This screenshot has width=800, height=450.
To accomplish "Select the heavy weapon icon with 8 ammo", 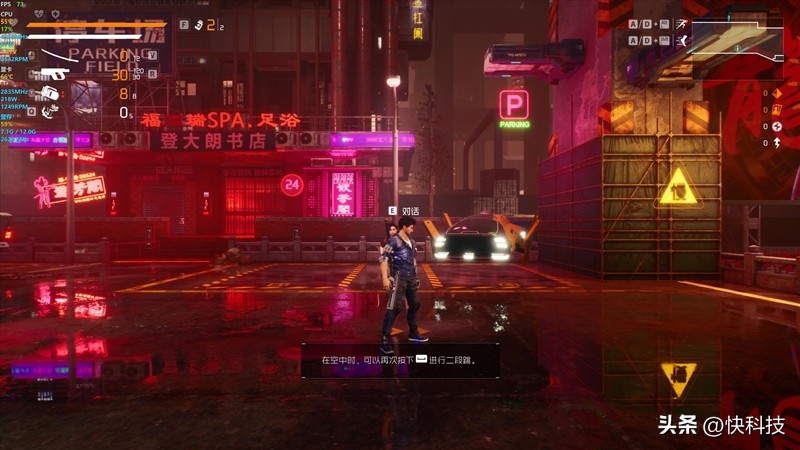I will tap(50, 93).
